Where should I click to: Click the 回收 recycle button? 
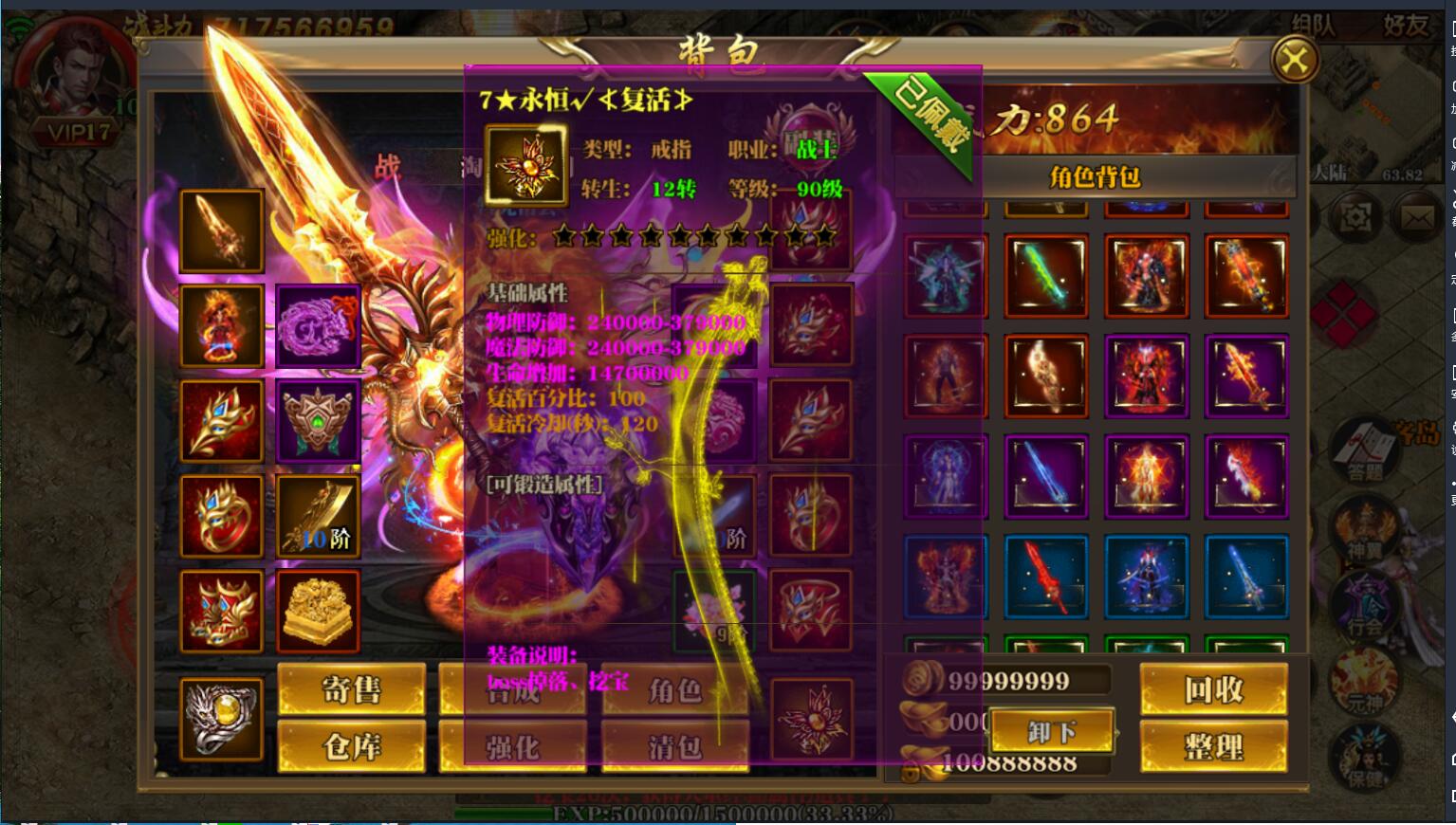pos(1213,689)
